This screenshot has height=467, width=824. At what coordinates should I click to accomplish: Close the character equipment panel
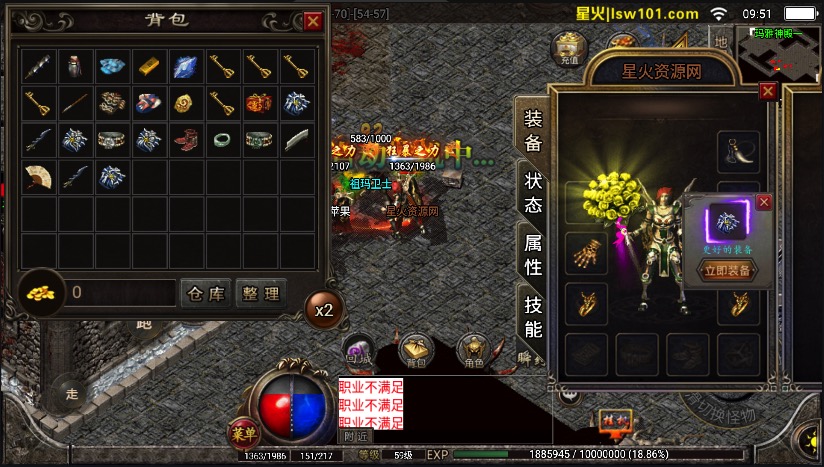click(x=767, y=91)
